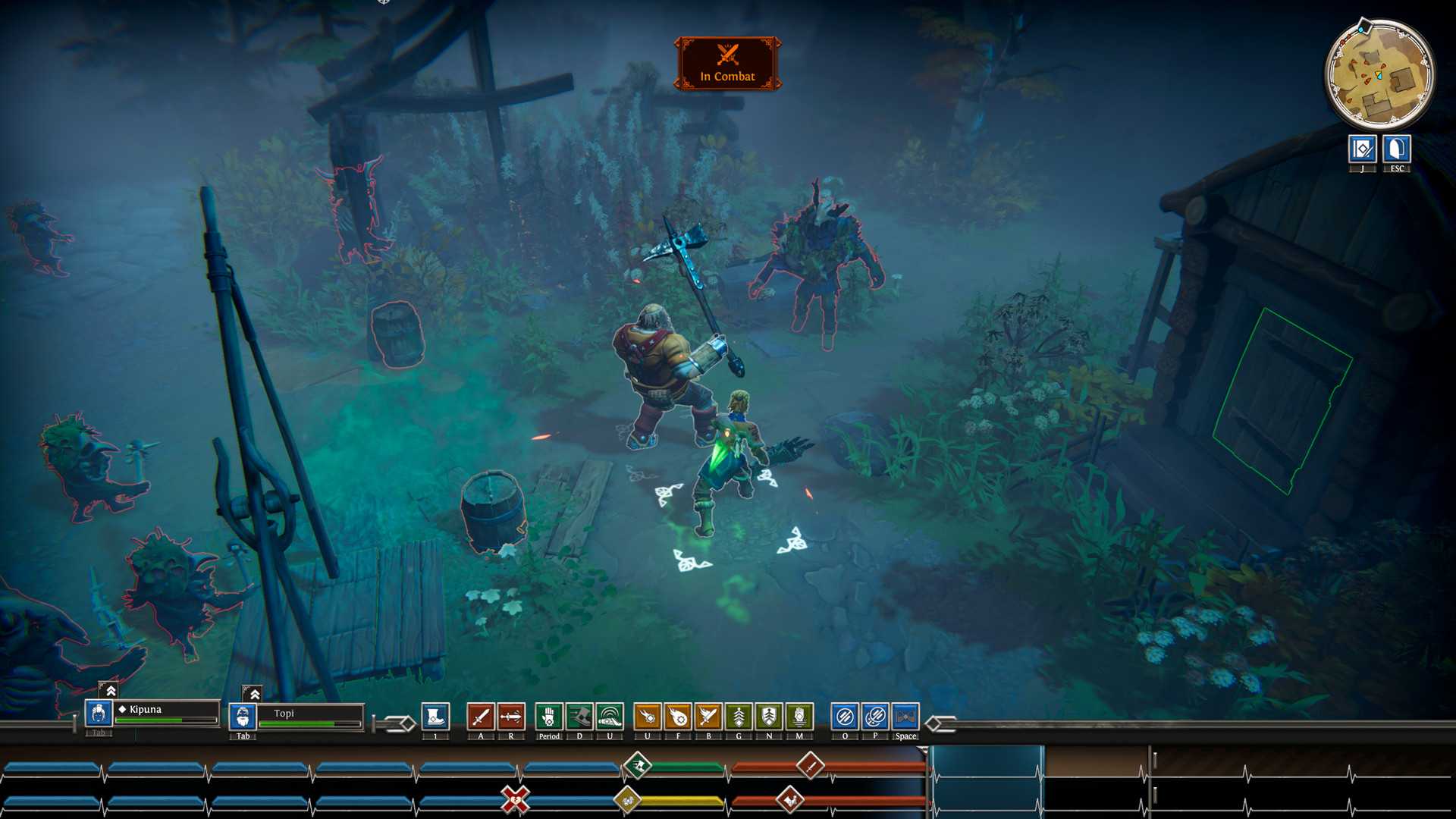Click the shield ability bound to N

coord(768,716)
